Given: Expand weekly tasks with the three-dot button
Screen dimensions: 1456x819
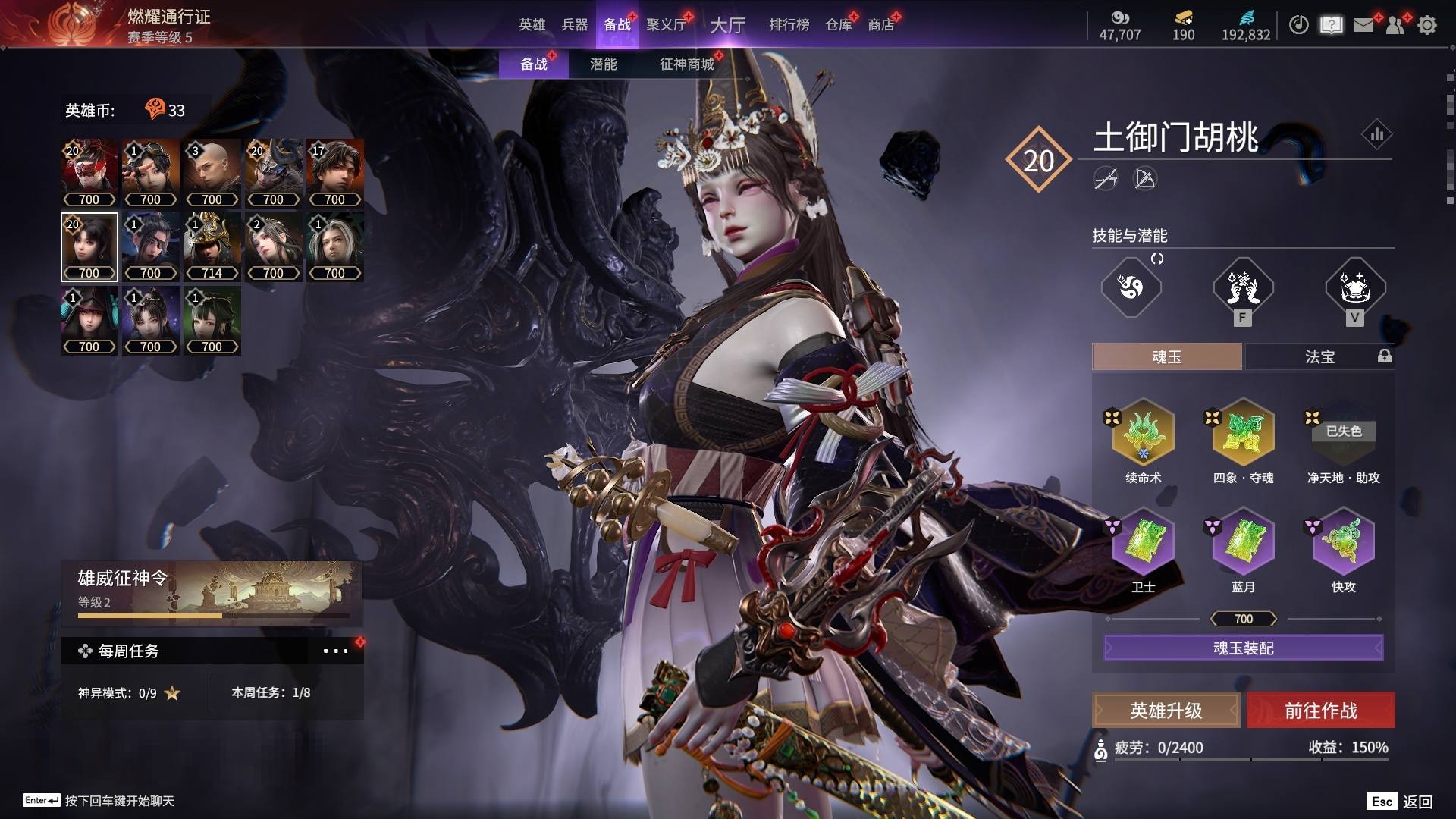Looking at the screenshot, I should click(x=335, y=651).
